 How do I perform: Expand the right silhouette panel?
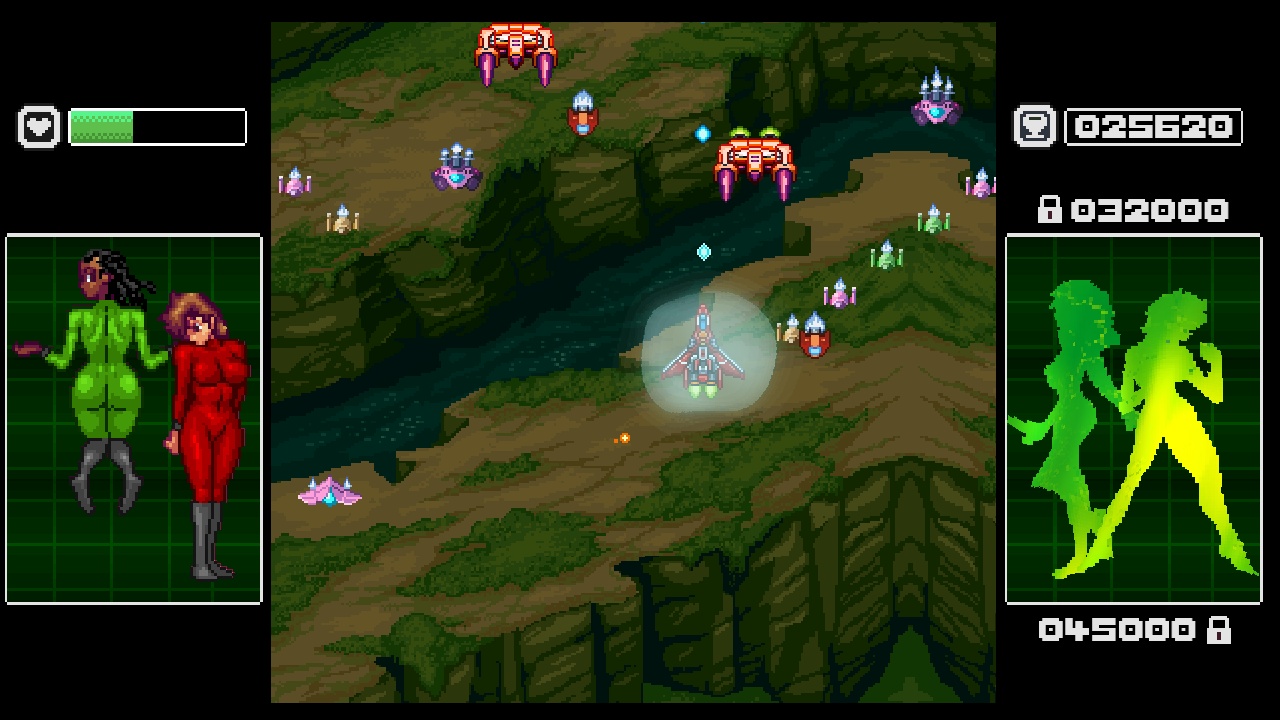pos(1135,420)
